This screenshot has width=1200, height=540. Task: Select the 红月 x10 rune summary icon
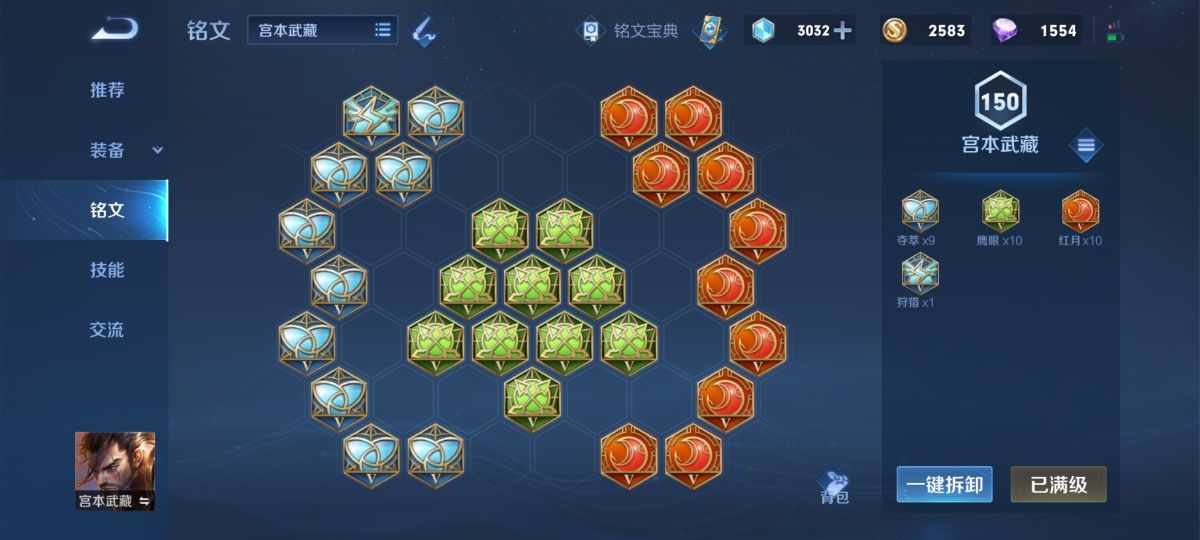[1080, 211]
